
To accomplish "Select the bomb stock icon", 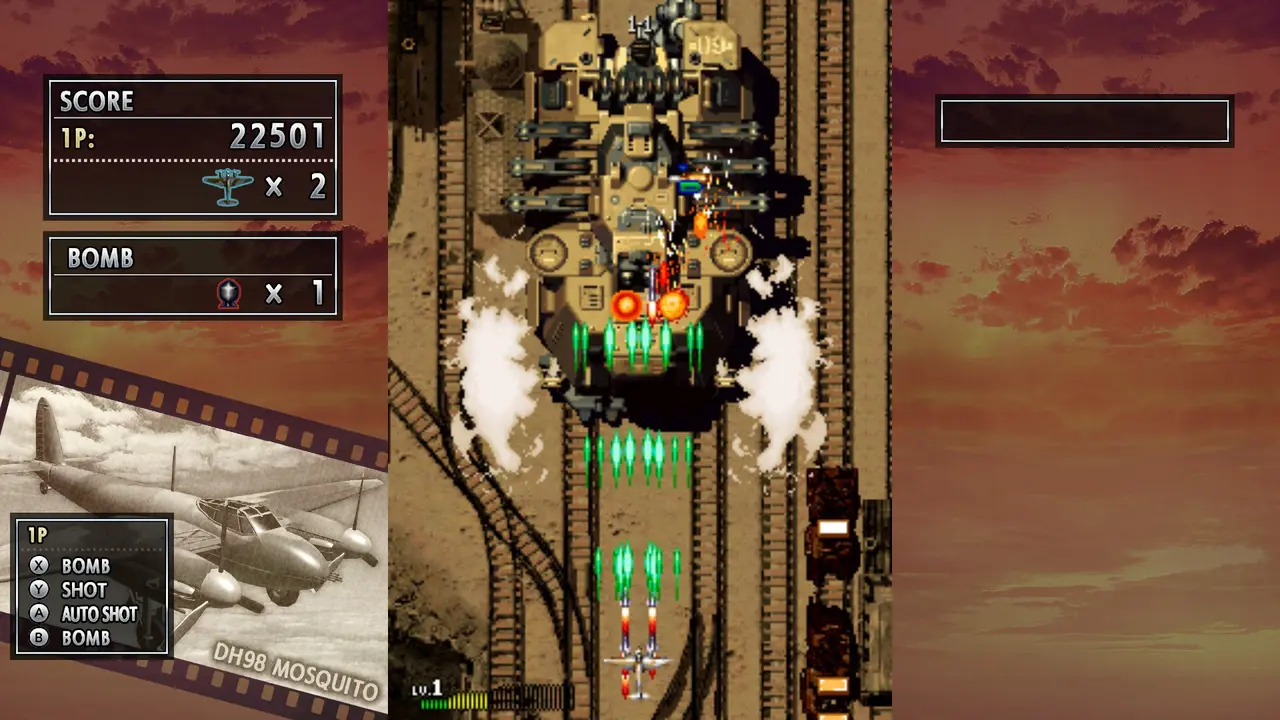I will (x=228, y=294).
